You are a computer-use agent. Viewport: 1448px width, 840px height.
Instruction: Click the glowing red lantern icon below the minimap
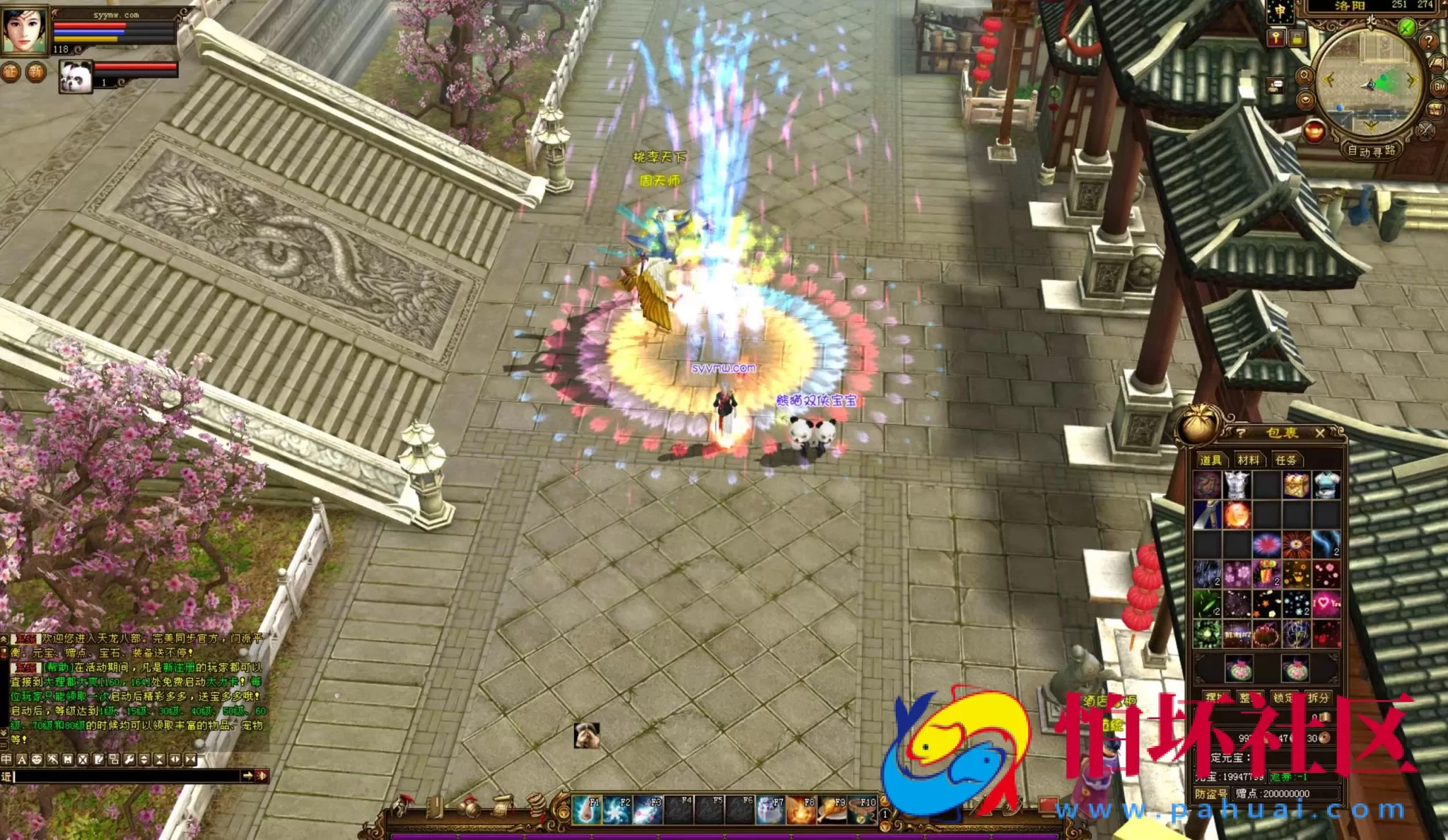tap(1314, 131)
